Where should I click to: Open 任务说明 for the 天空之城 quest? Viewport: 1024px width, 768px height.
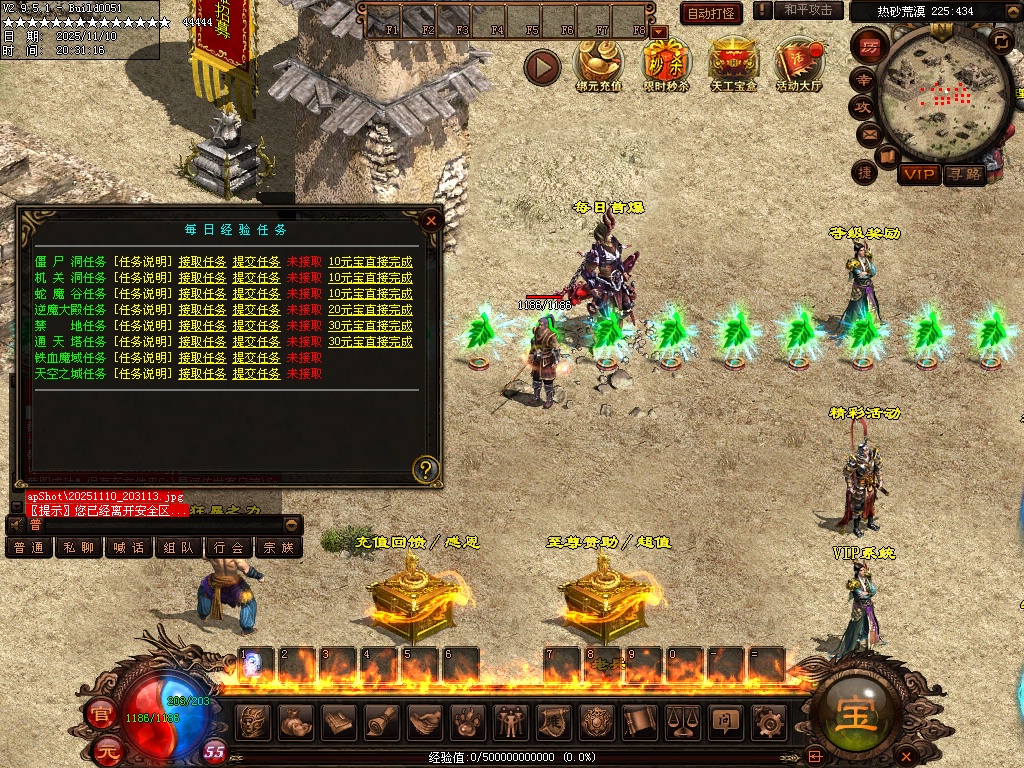click(141, 374)
